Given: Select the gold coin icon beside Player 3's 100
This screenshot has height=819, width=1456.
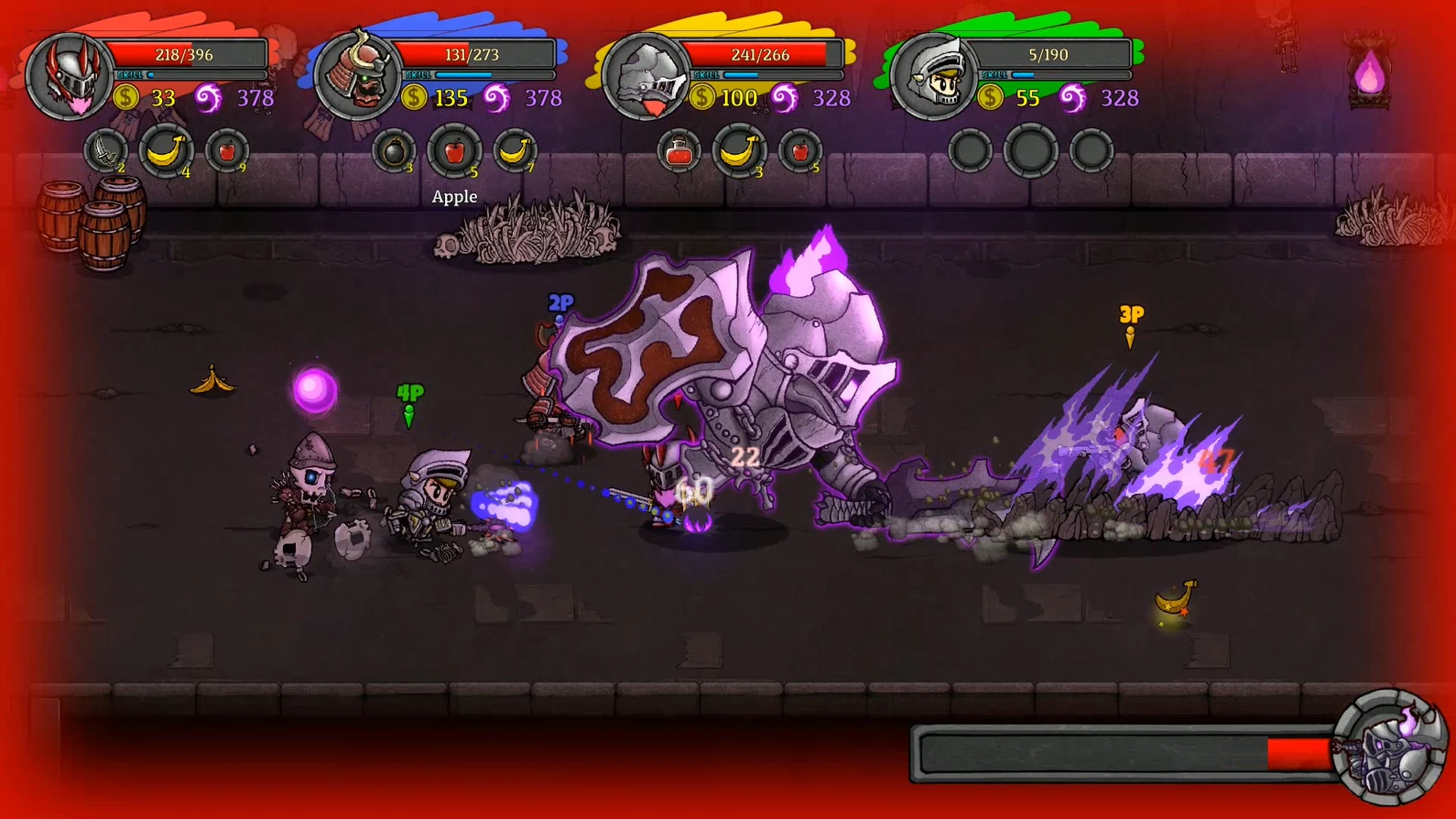Looking at the screenshot, I should click(701, 97).
